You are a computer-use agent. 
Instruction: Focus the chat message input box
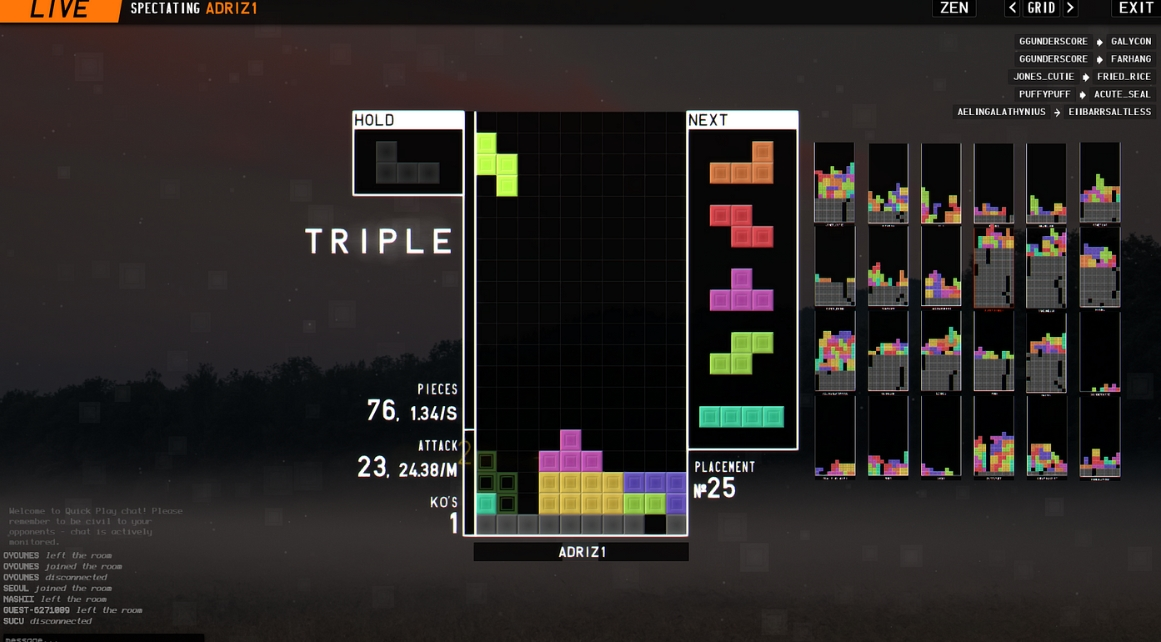[x=100, y=637]
